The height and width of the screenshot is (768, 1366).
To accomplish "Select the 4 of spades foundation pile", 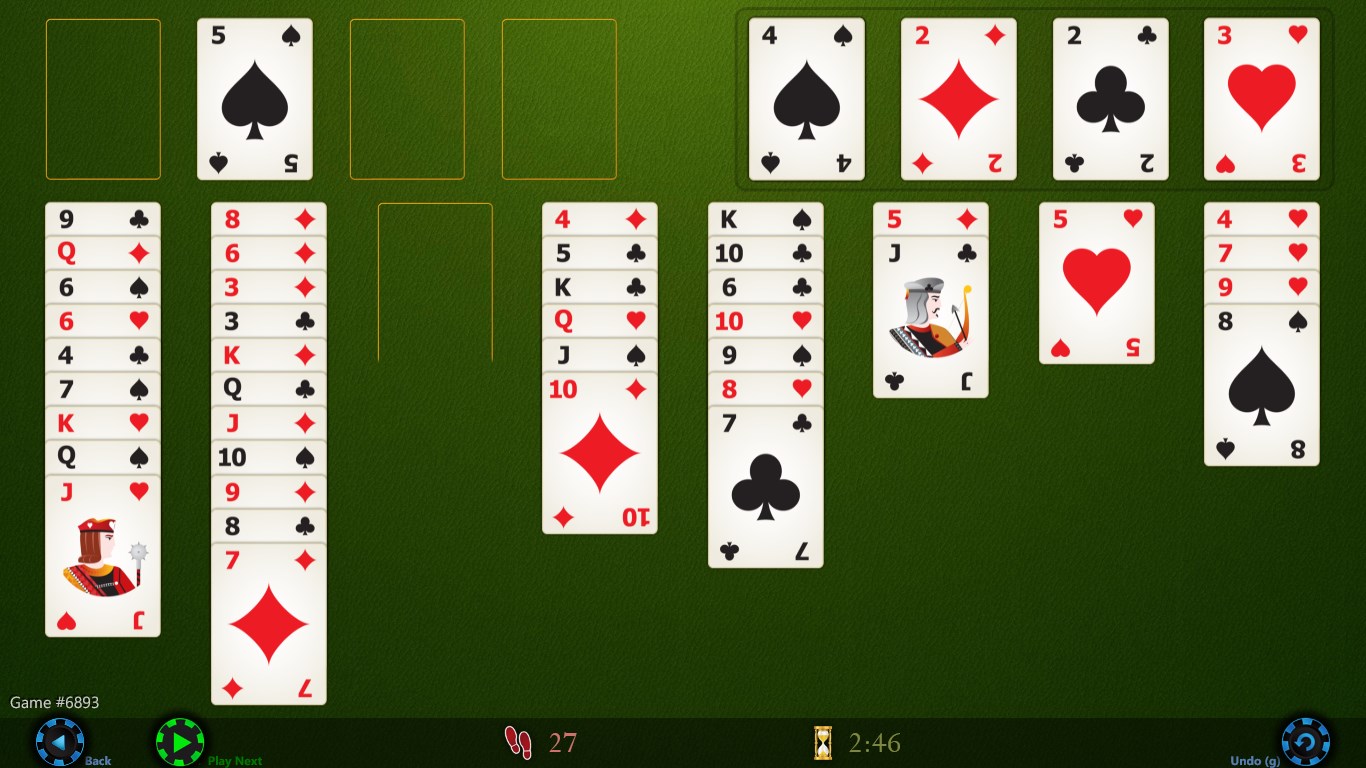I will tap(806, 97).
